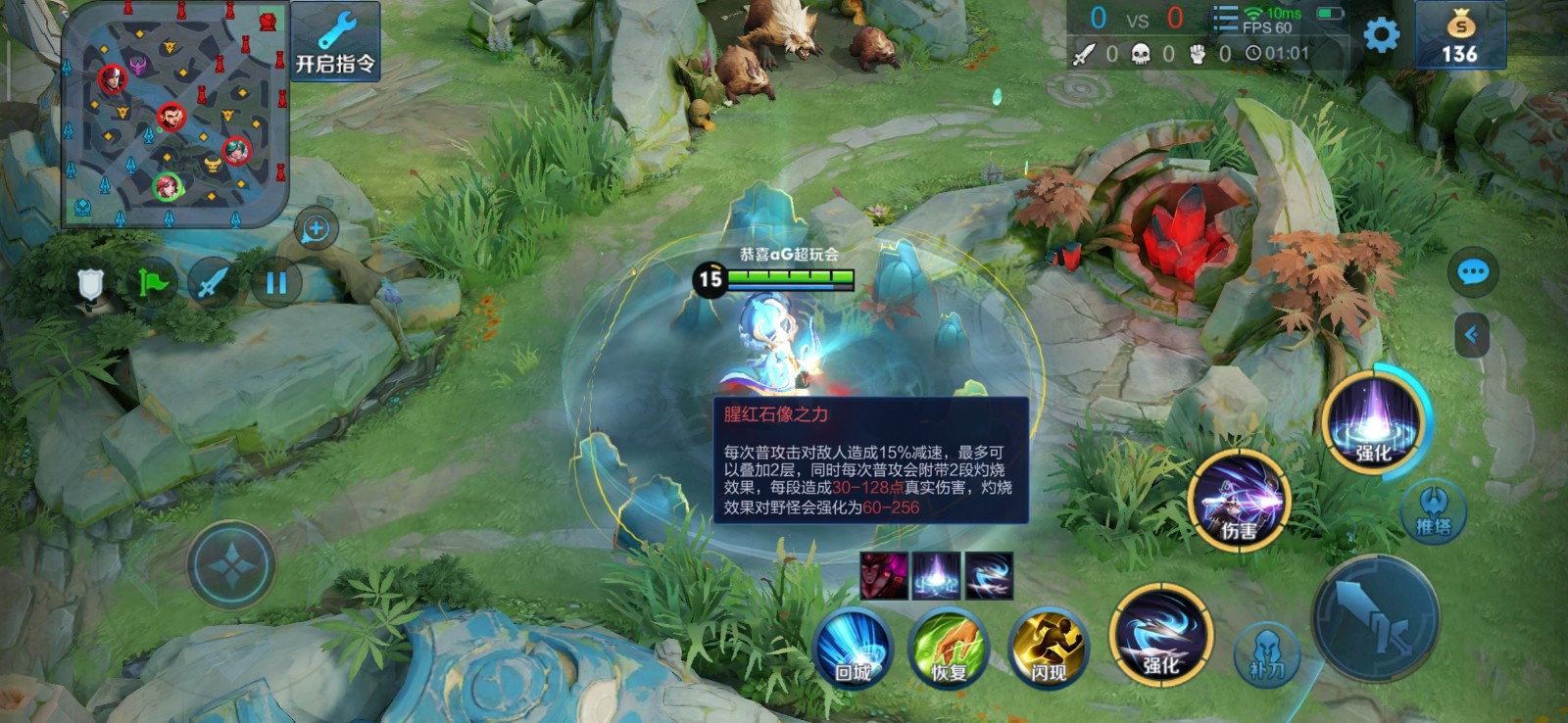Expand the side panel arrow
The width and height of the screenshot is (1568, 723).
point(1471,335)
